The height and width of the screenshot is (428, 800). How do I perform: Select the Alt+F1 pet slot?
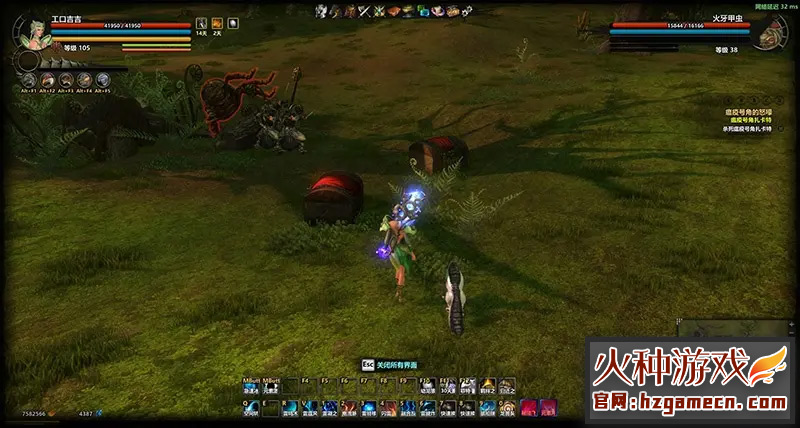(29, 80)
